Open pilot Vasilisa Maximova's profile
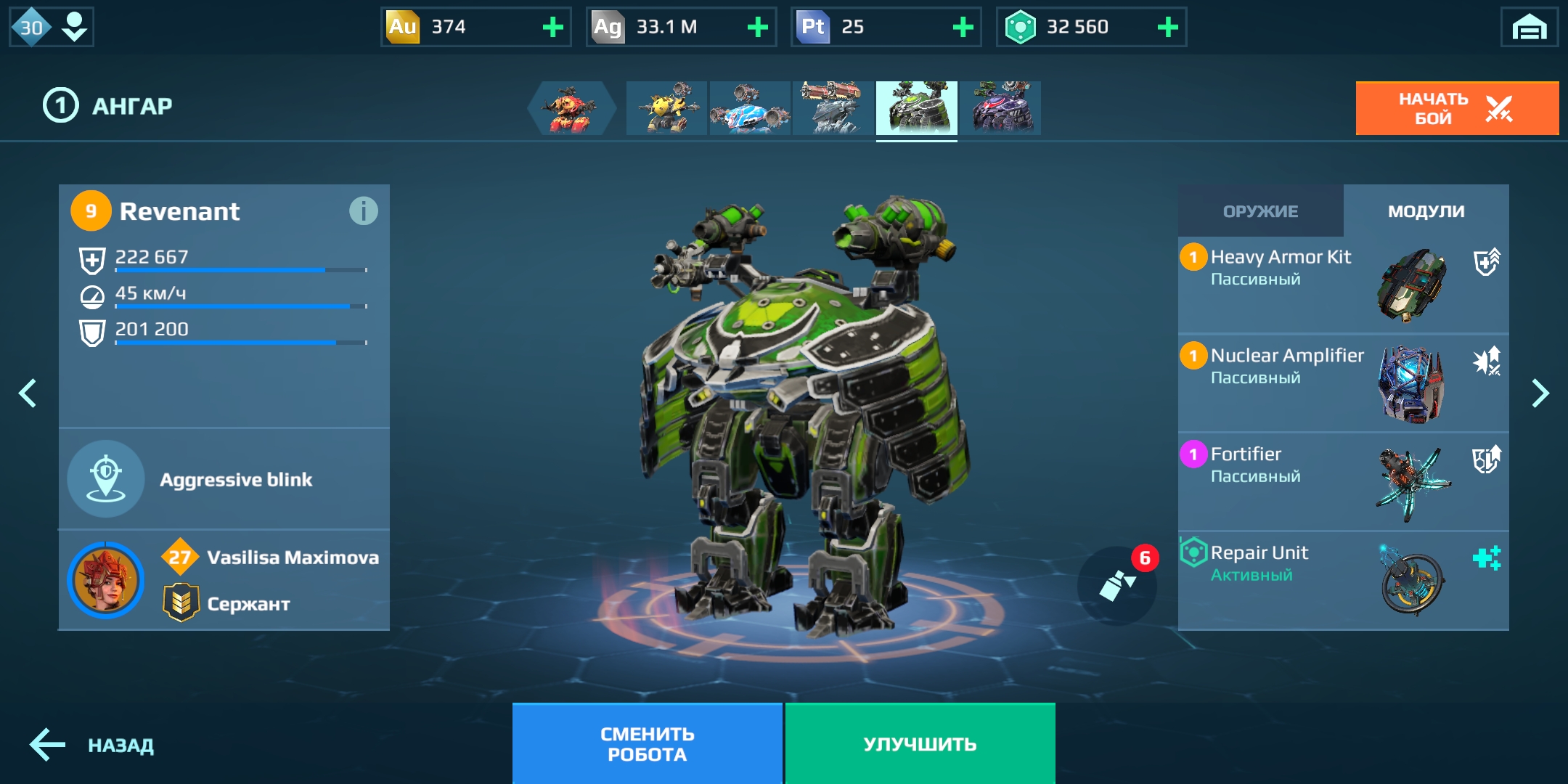The width and height of the screenshot is (1568, 784). [x=224, y=580]
